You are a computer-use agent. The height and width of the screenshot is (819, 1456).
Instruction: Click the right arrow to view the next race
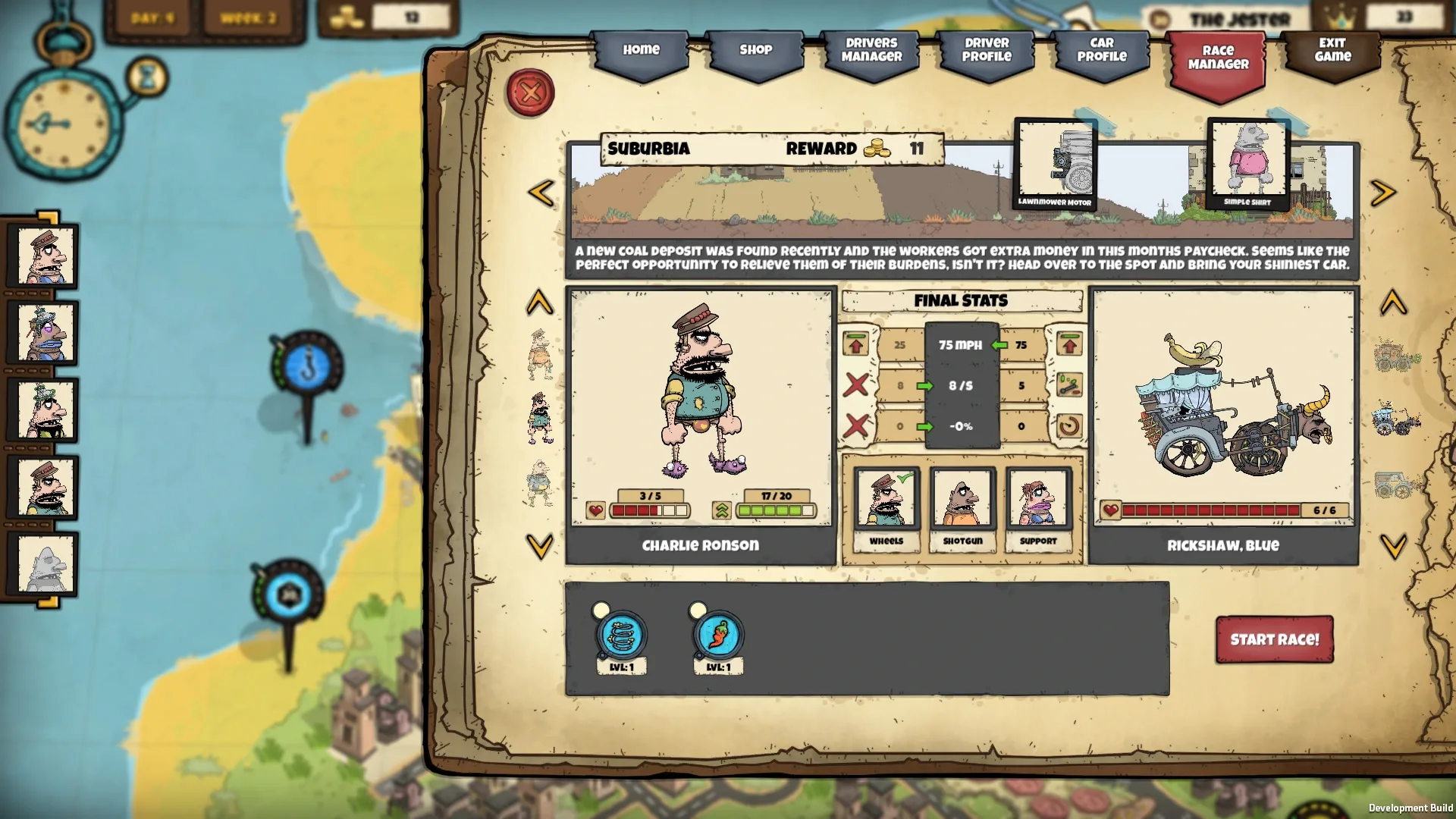click(1385, 192)
